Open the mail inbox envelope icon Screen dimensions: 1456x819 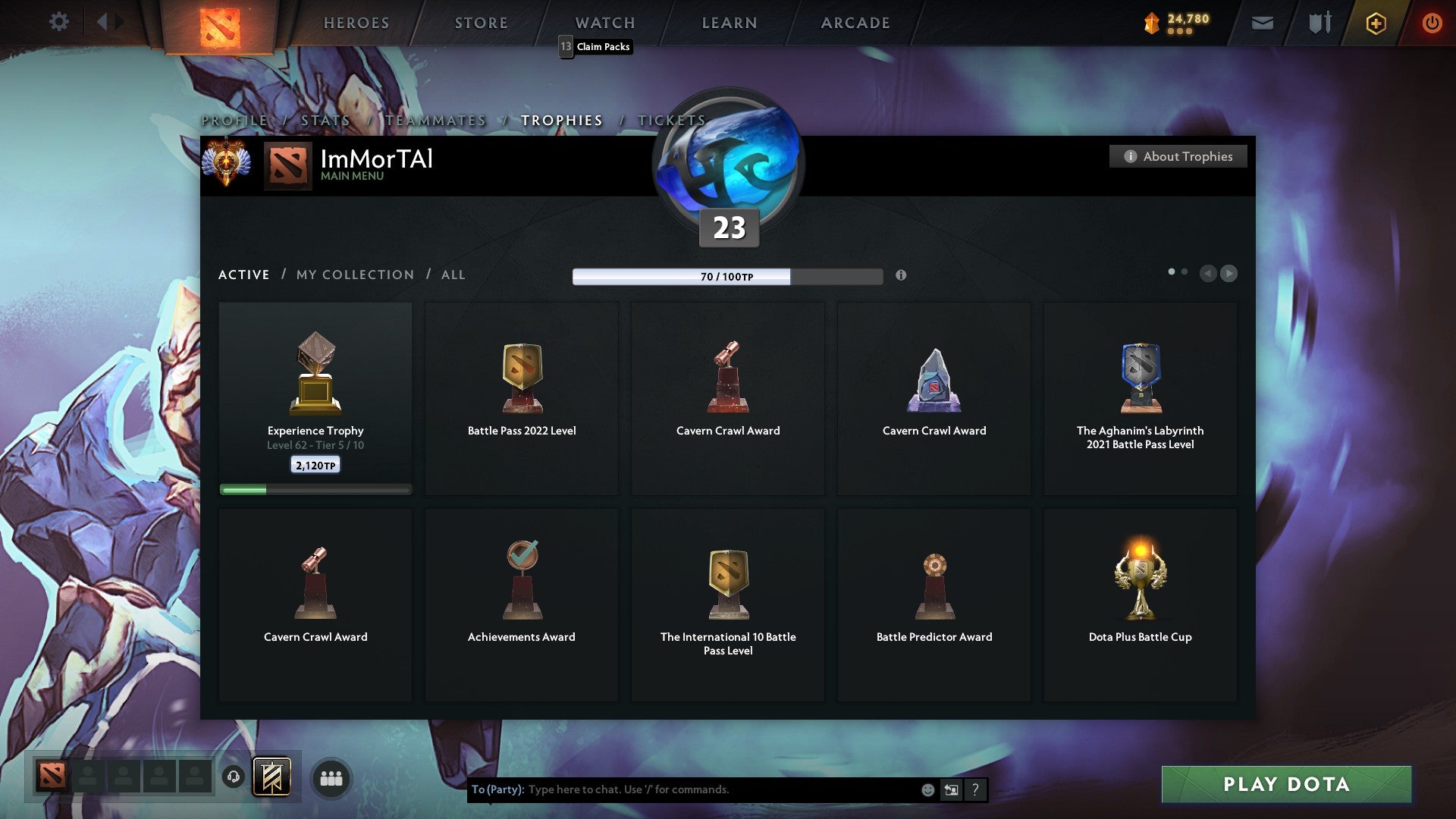[x=1263, y=23]
